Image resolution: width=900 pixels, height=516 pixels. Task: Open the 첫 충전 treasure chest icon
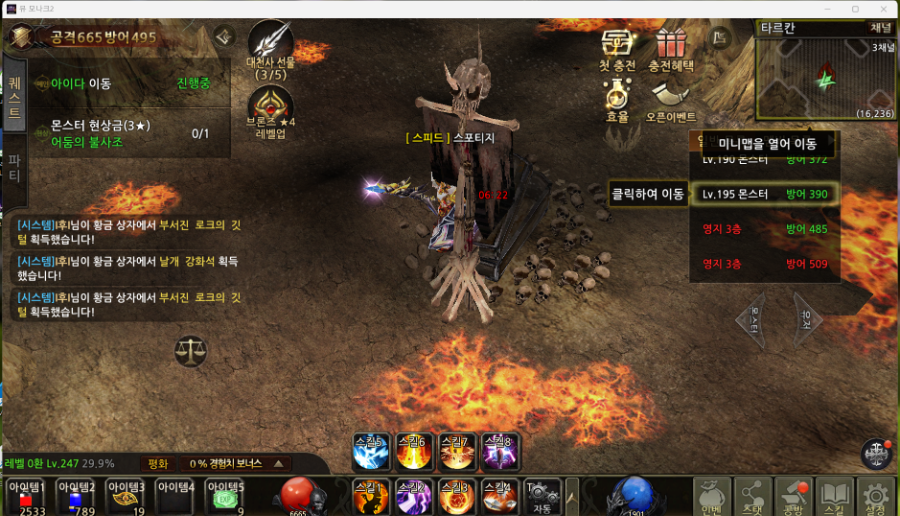[x=617, y=46]
